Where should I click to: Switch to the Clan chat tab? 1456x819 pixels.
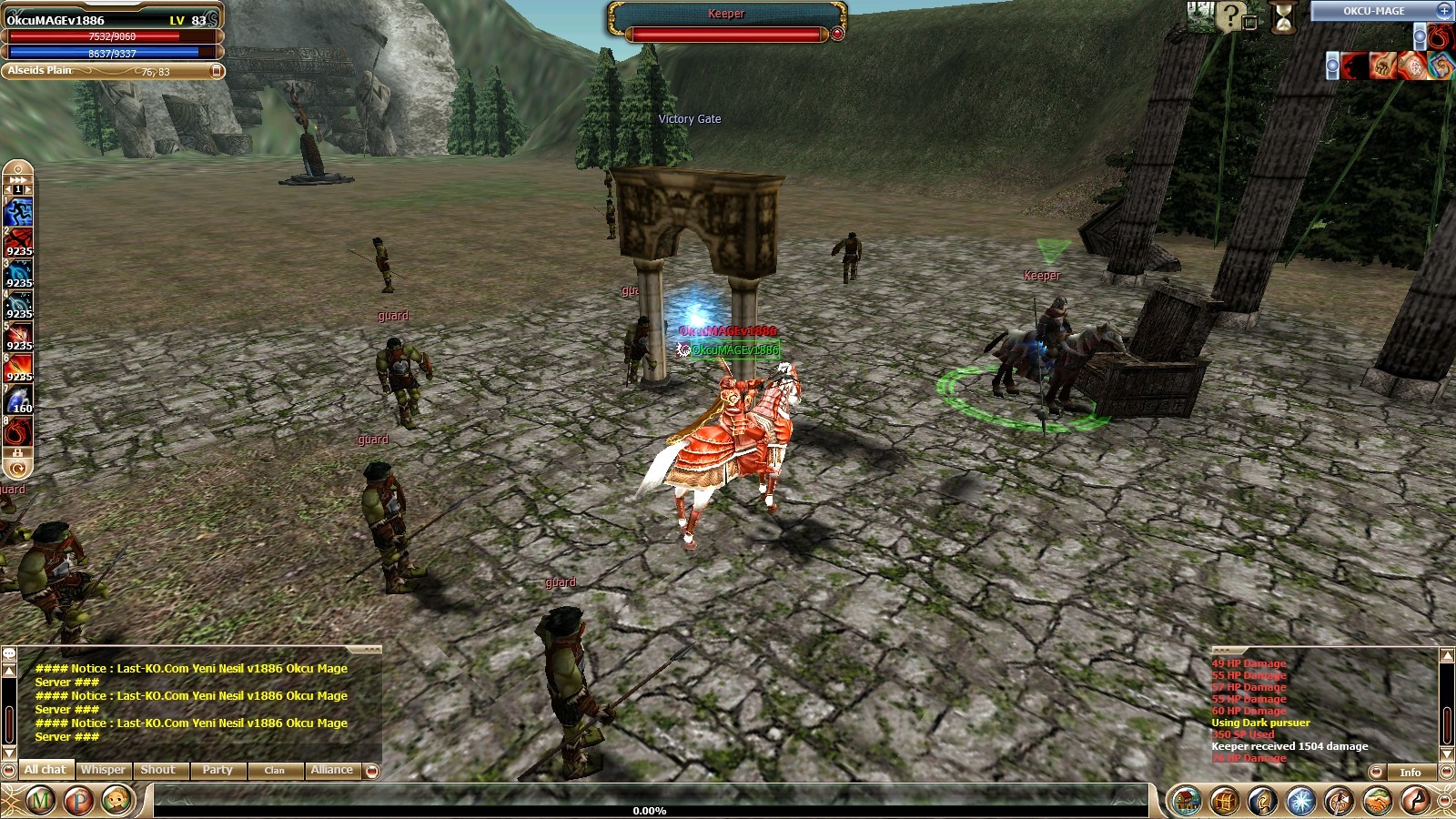coord(274,770)
